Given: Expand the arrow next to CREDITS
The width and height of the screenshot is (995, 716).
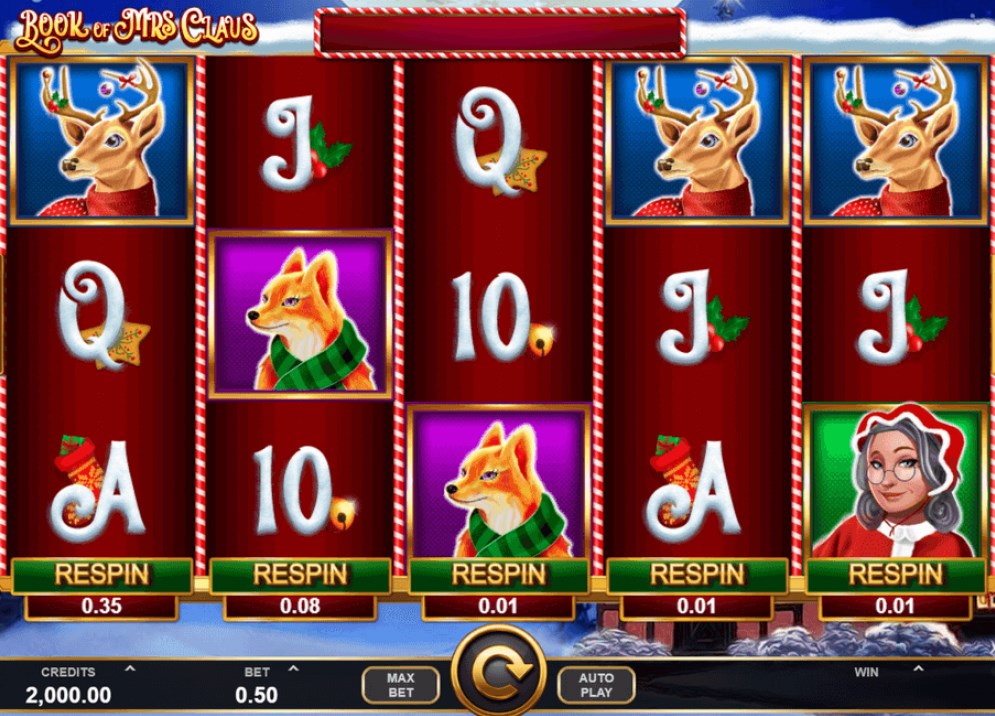Looking at the screenshot, I should [x=129, y=669].
